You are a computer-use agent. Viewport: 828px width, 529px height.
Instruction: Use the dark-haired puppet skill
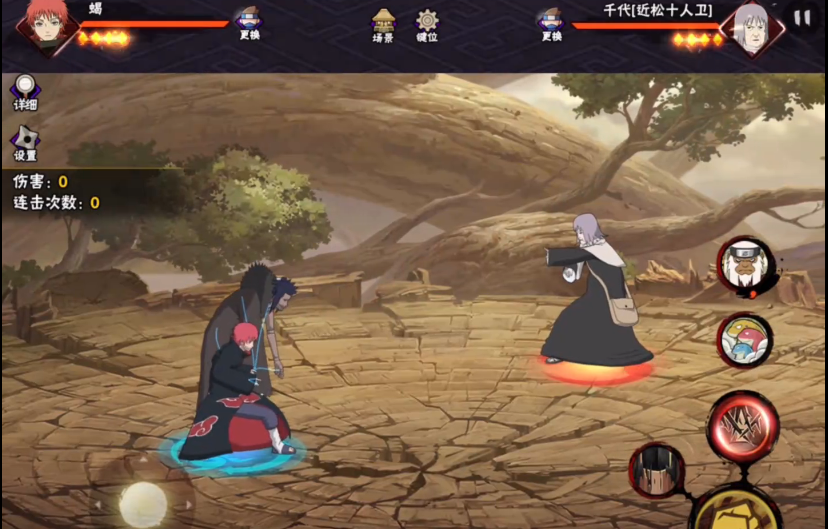pyautogui.click(x=657, y=470)
